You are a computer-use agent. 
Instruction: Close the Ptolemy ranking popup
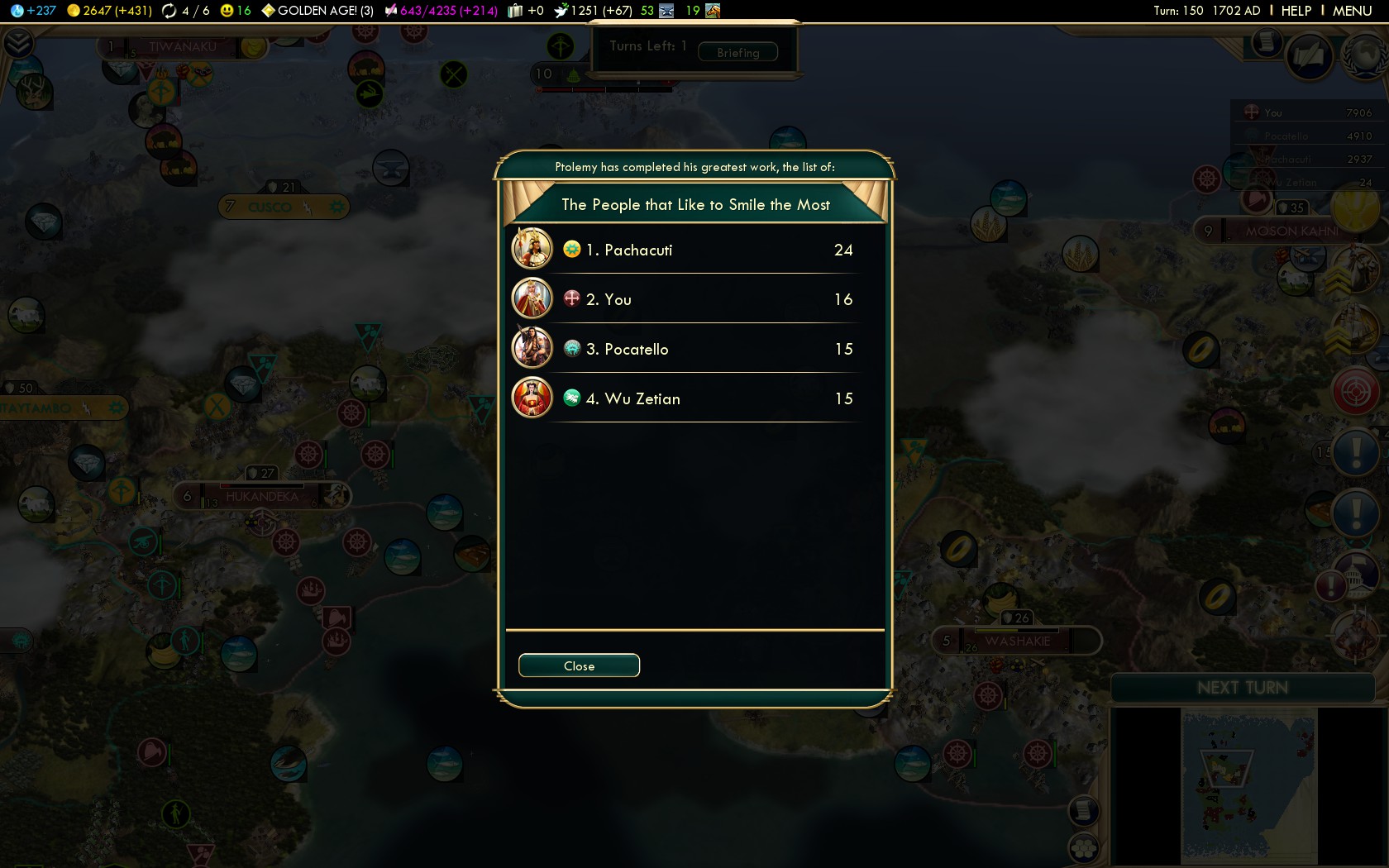pos(579,665)
